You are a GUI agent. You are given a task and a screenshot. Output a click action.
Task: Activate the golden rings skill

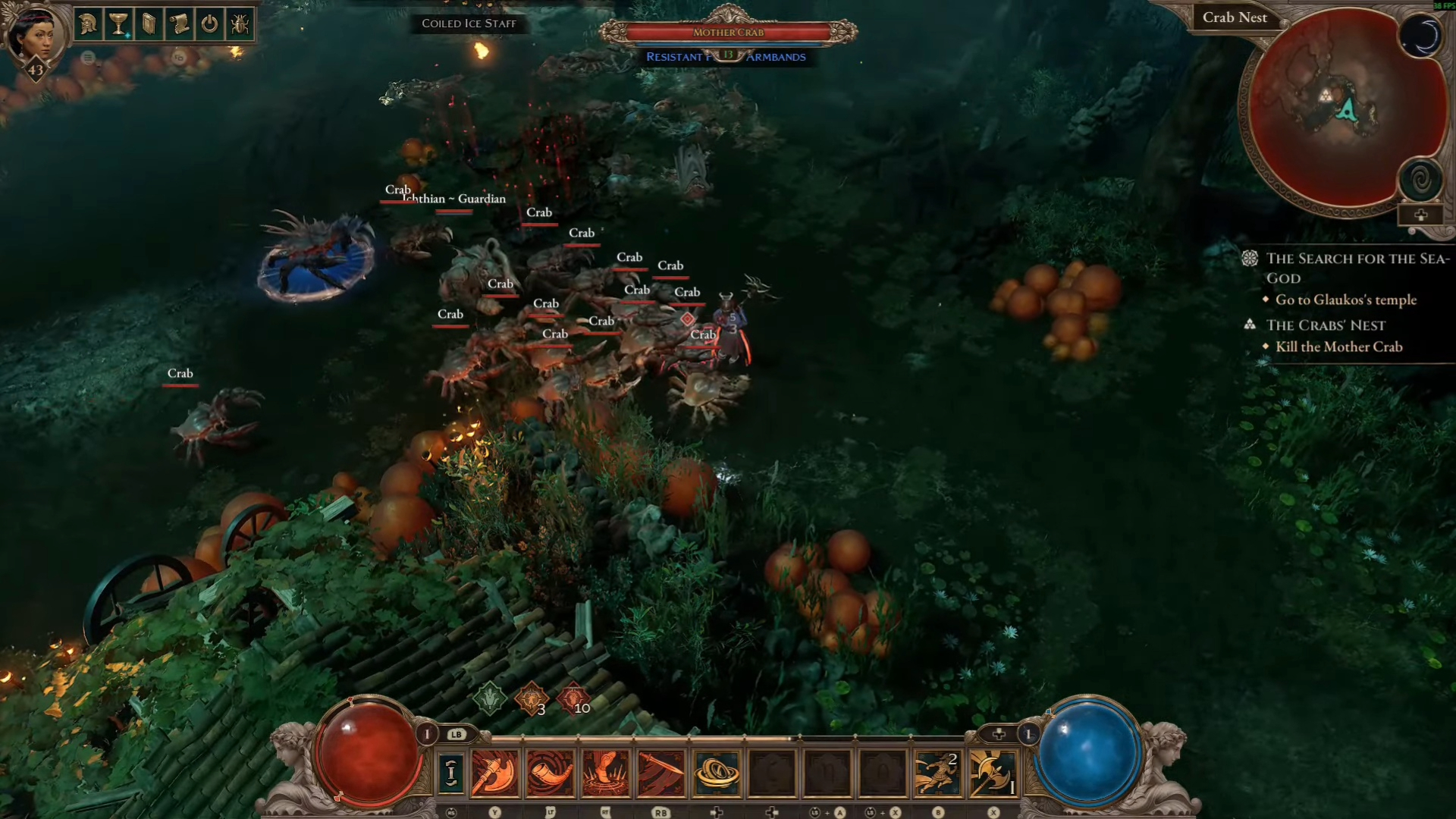716,773
